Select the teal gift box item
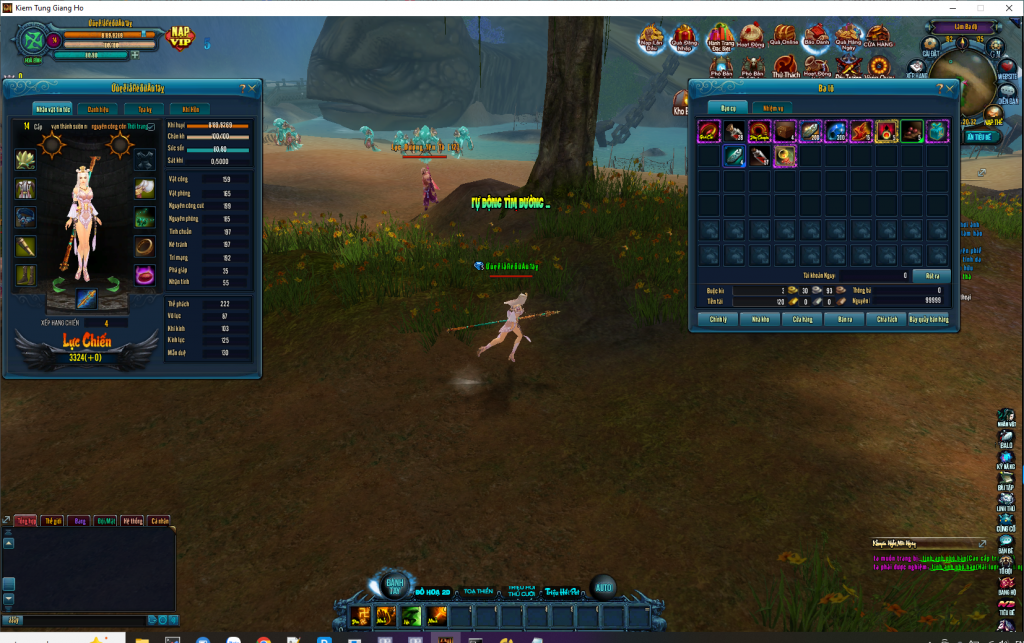 point(937,131)
